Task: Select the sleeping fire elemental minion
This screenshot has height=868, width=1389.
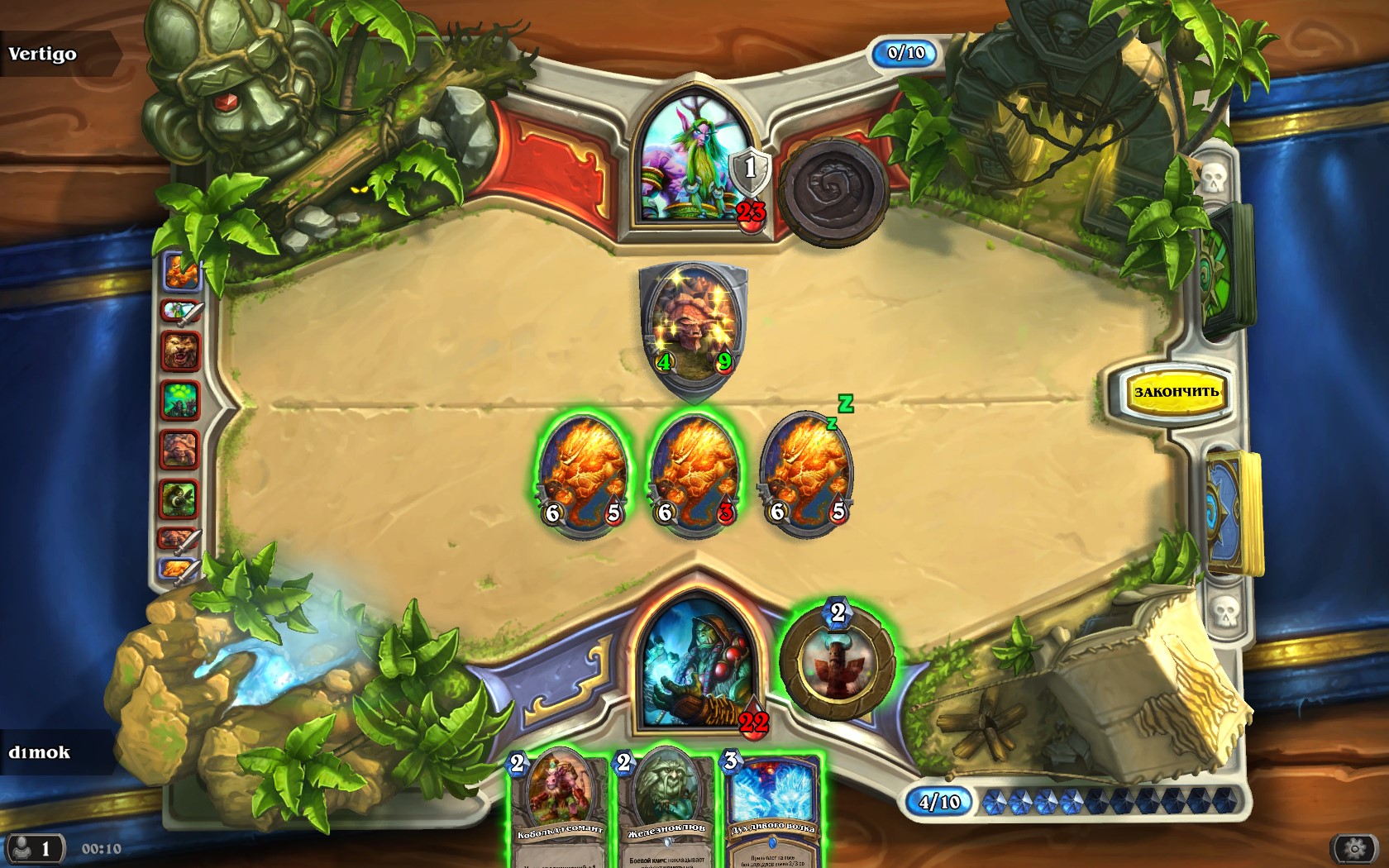Action: [x=806, y=475]
